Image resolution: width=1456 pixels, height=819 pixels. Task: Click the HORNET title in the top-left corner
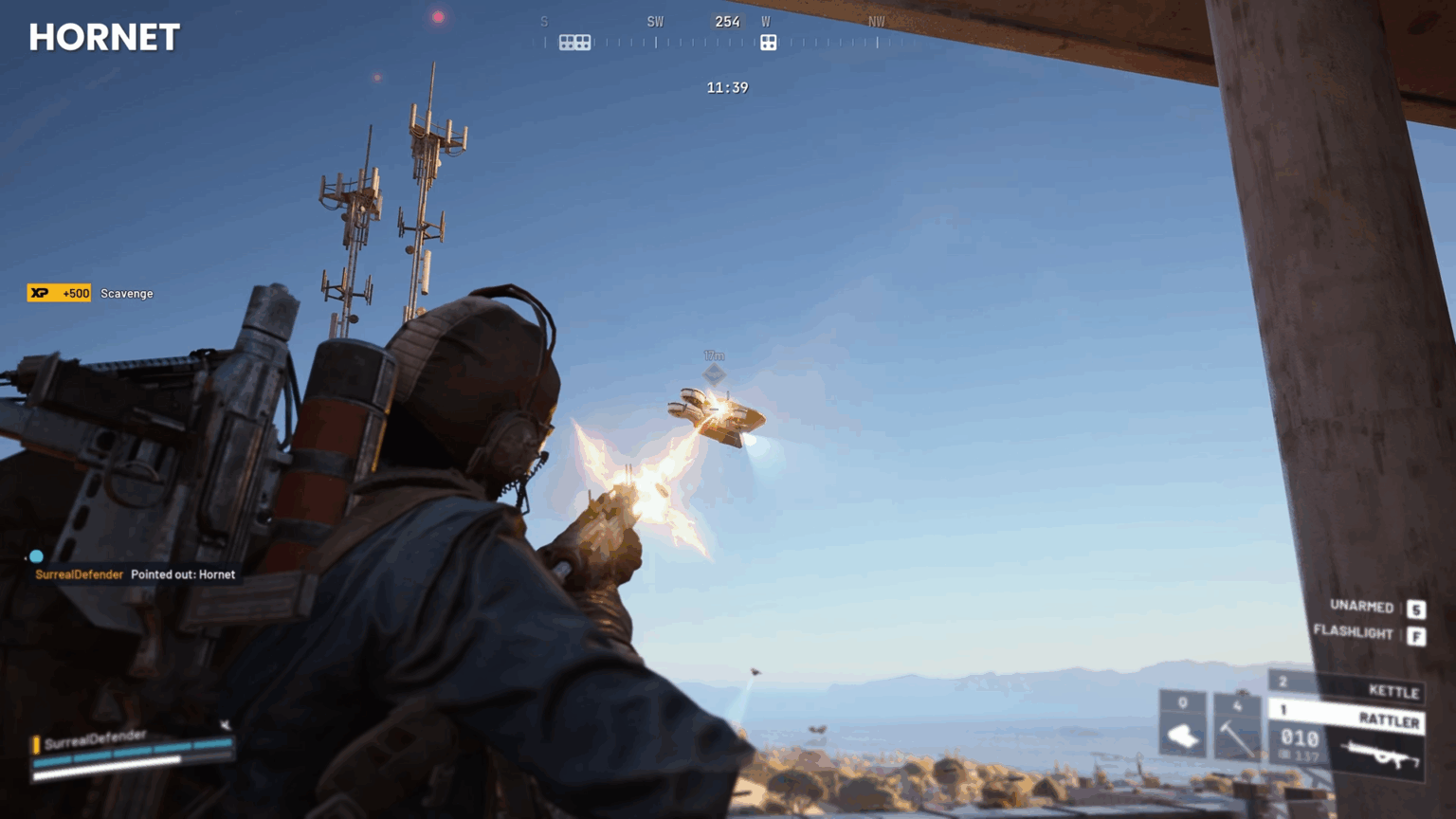coord(102,36)
